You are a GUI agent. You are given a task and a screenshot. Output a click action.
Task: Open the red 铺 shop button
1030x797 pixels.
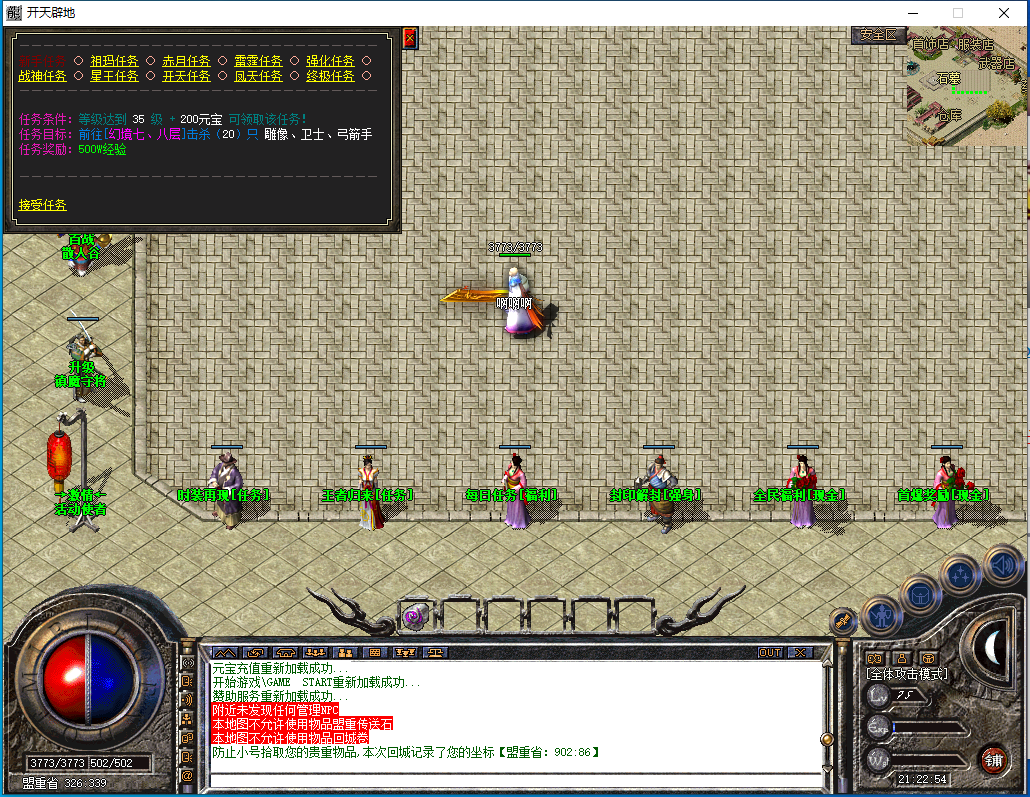click(993, 758)
